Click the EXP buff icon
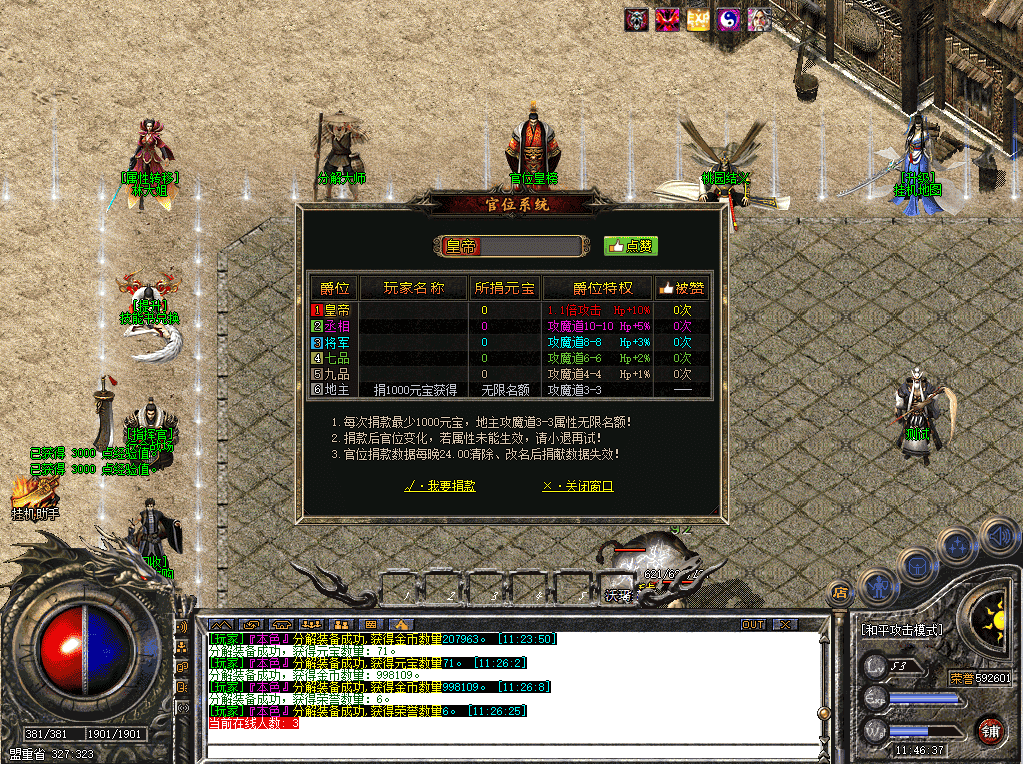 click(x=698, y=20)
